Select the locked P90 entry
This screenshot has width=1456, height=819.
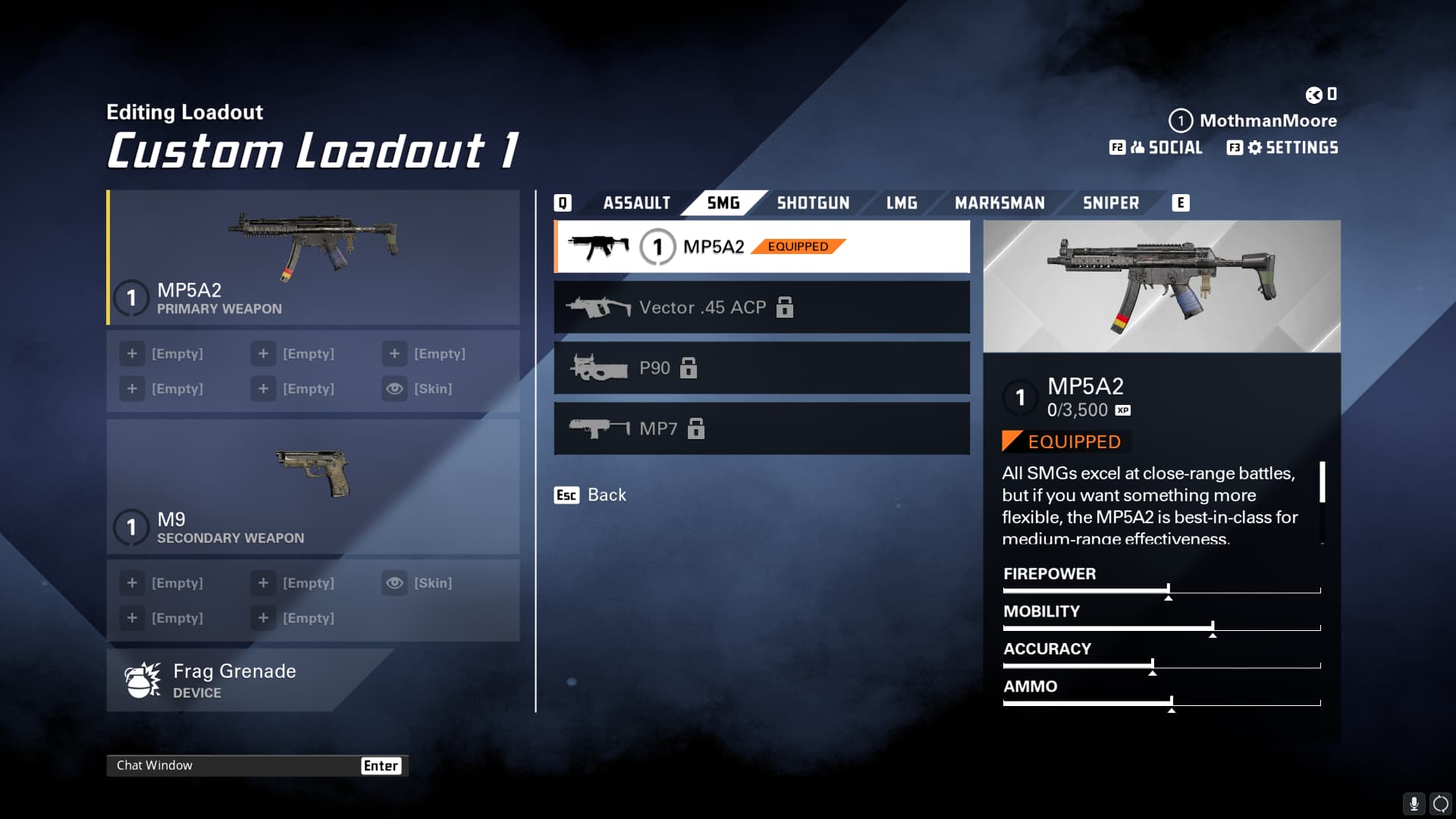pyautogui.click(x=761, y=368)
